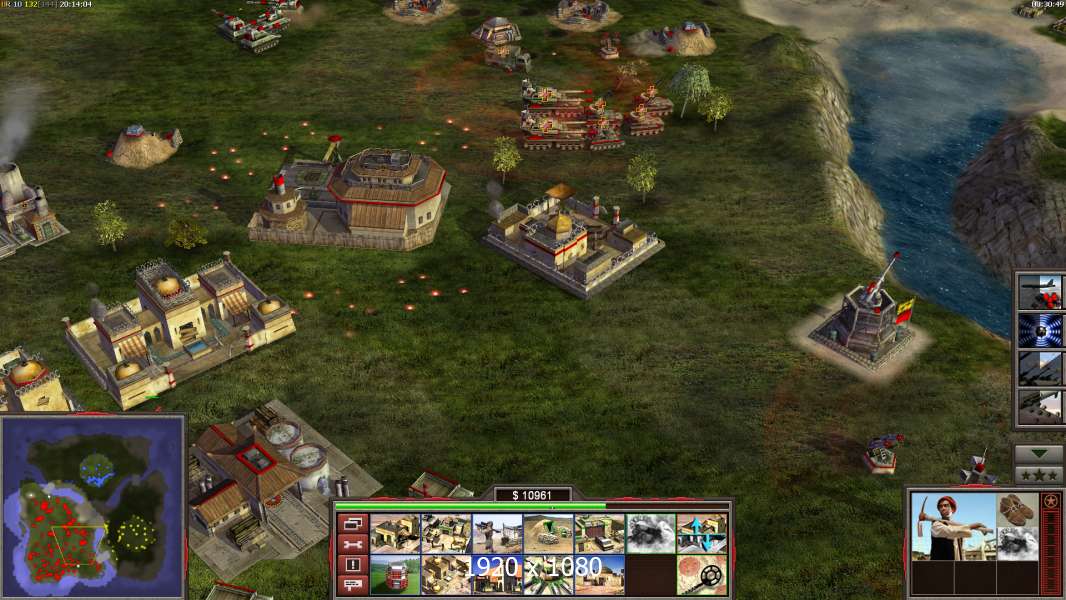This screenshot has height=600, width=1066.
Task: Click the green down-arrow button
Action: click(1039, 454)
